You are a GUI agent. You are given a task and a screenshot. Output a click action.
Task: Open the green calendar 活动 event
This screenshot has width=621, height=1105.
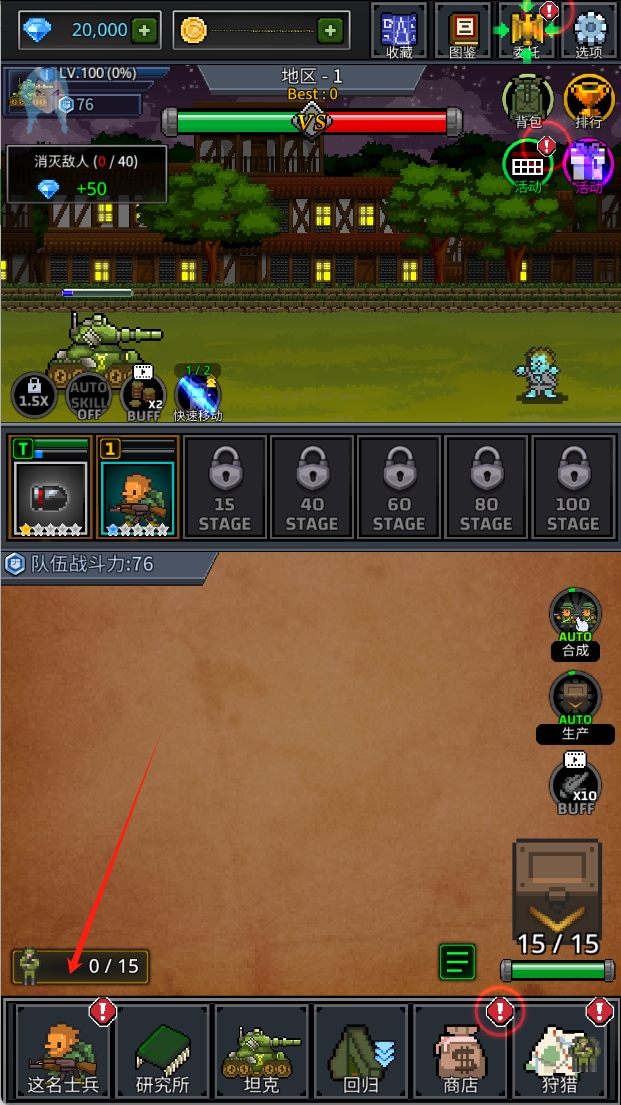click(527, 165)
